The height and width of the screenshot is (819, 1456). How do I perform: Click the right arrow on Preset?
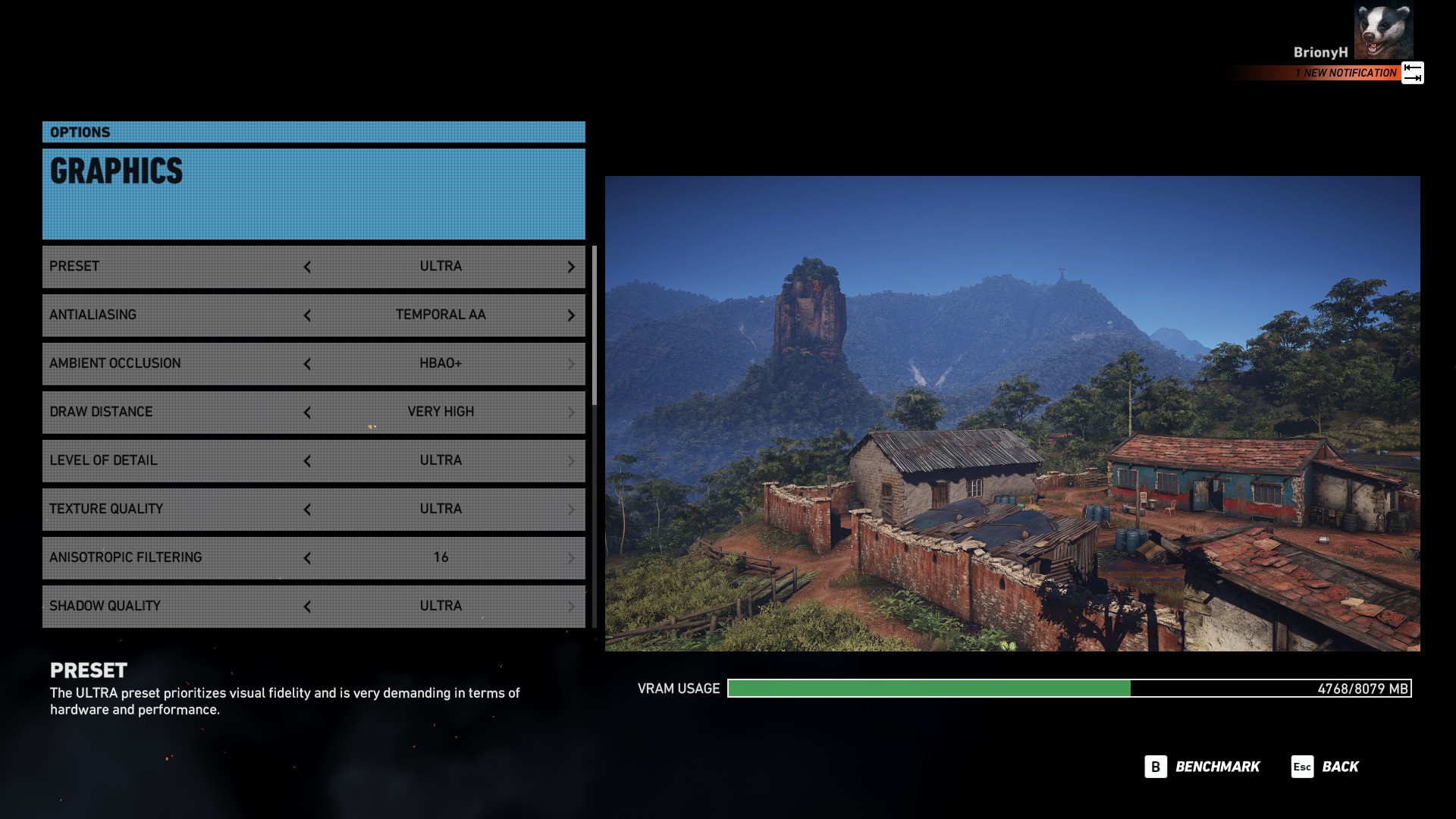tap(571, 267)
